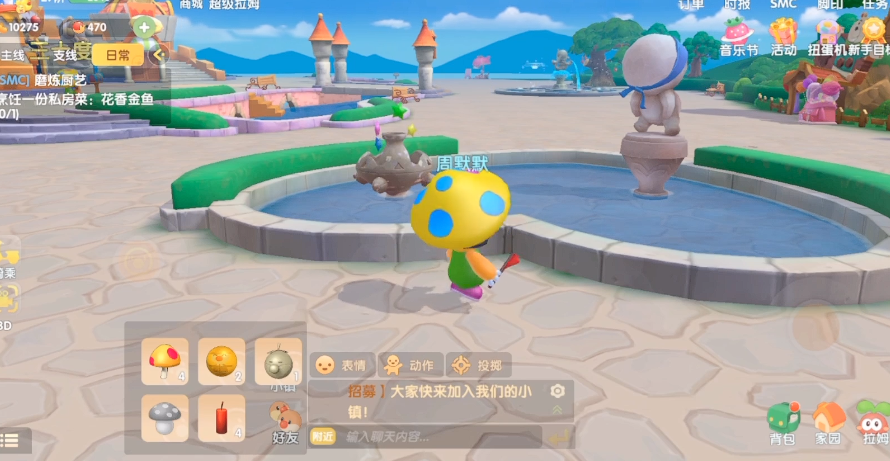890x461 pixels.
Task: Open the 扭蛋机 gacha machine
Action: point(828,36)
